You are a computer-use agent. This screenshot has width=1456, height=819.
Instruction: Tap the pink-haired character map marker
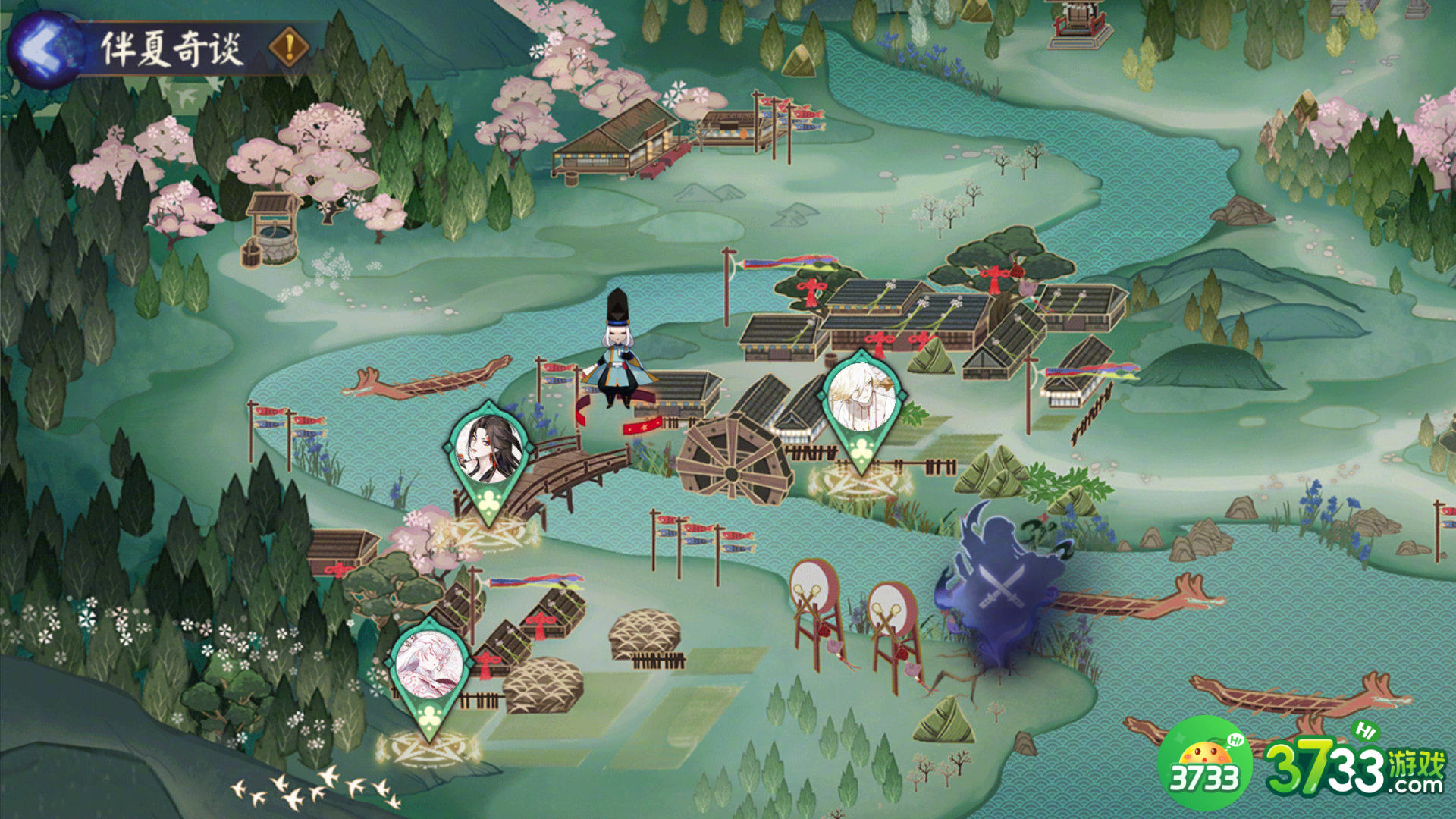pyautogui.click(x=430, y=669)
